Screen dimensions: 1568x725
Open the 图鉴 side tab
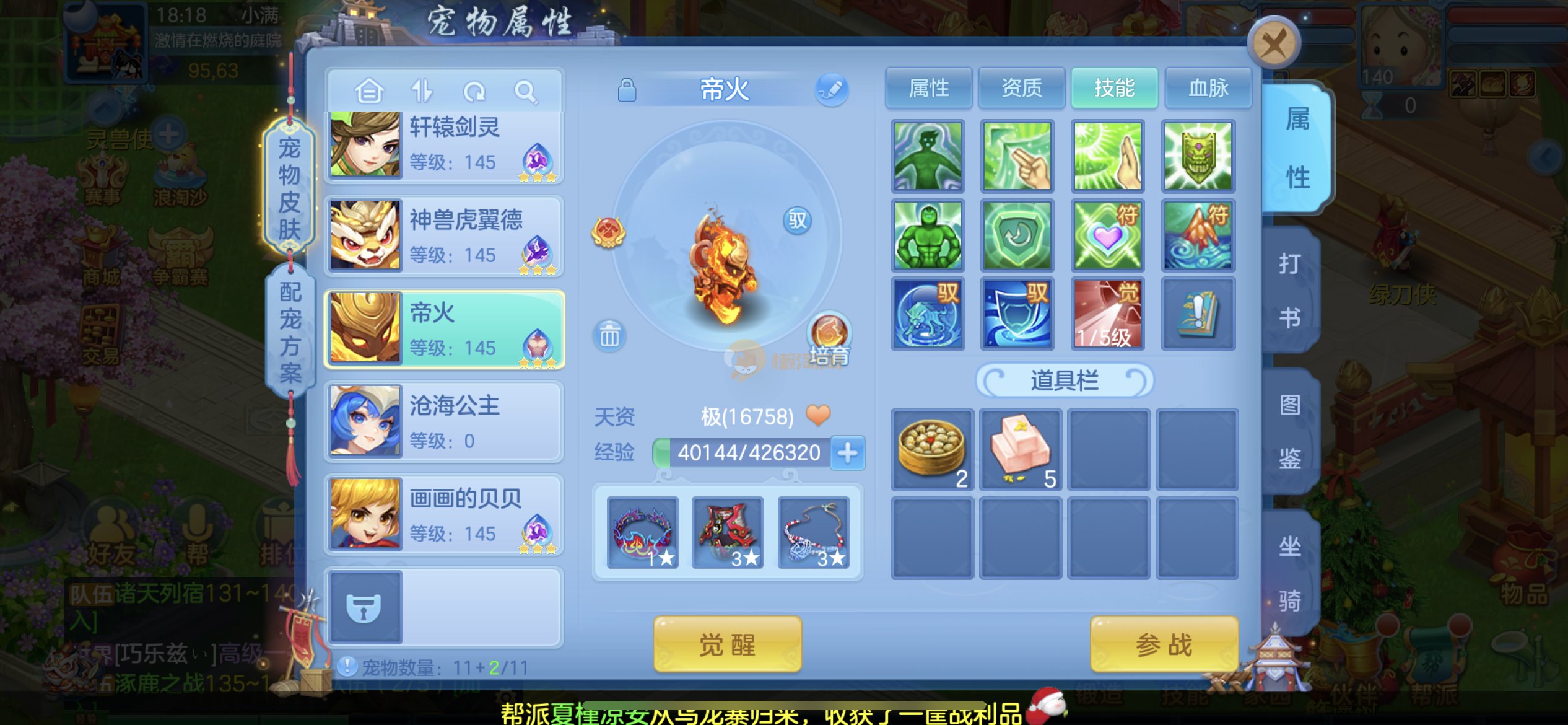pos(1290,431)
